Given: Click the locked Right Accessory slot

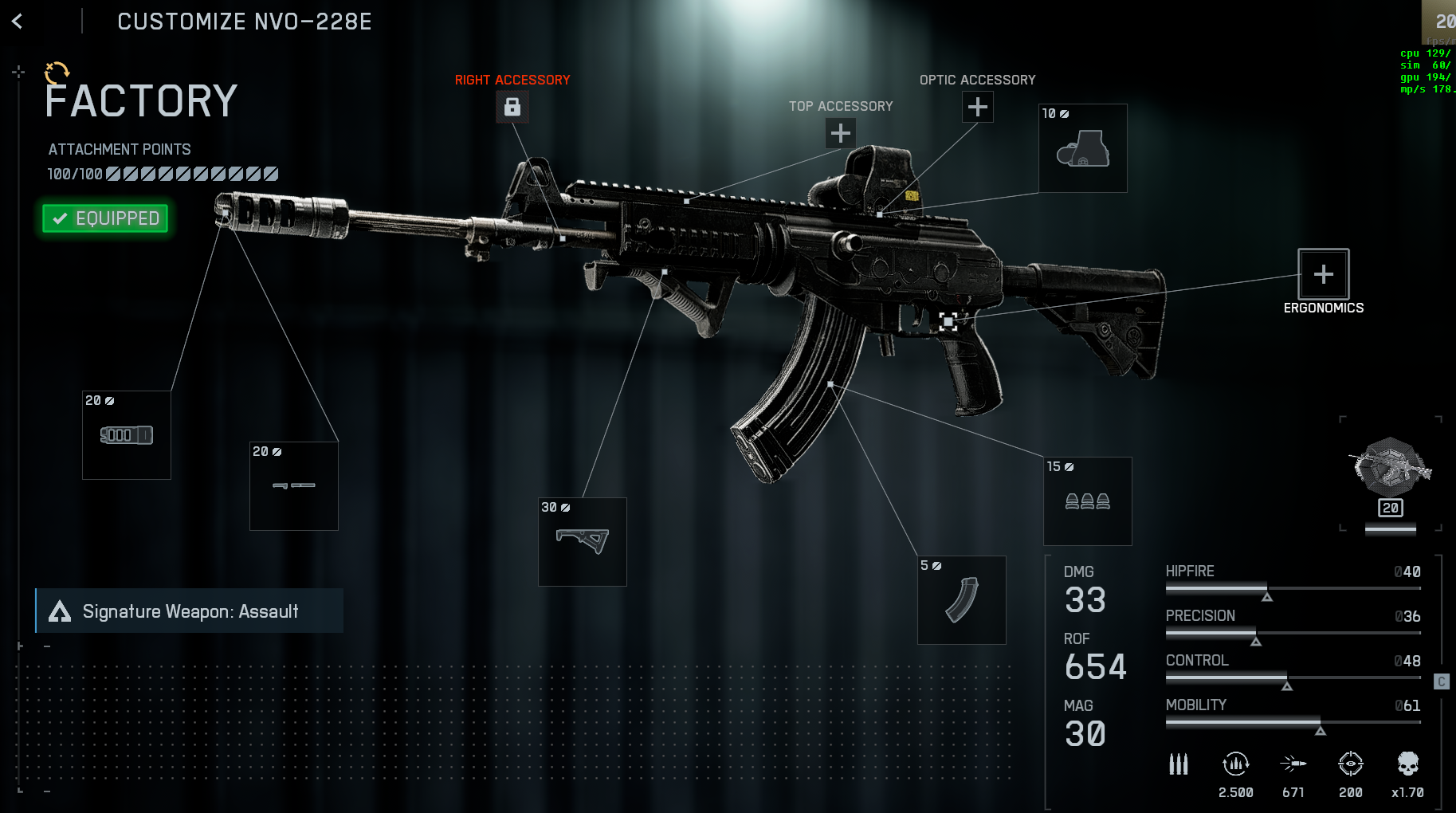Looking at the screenshot, I should click(512, 107).
